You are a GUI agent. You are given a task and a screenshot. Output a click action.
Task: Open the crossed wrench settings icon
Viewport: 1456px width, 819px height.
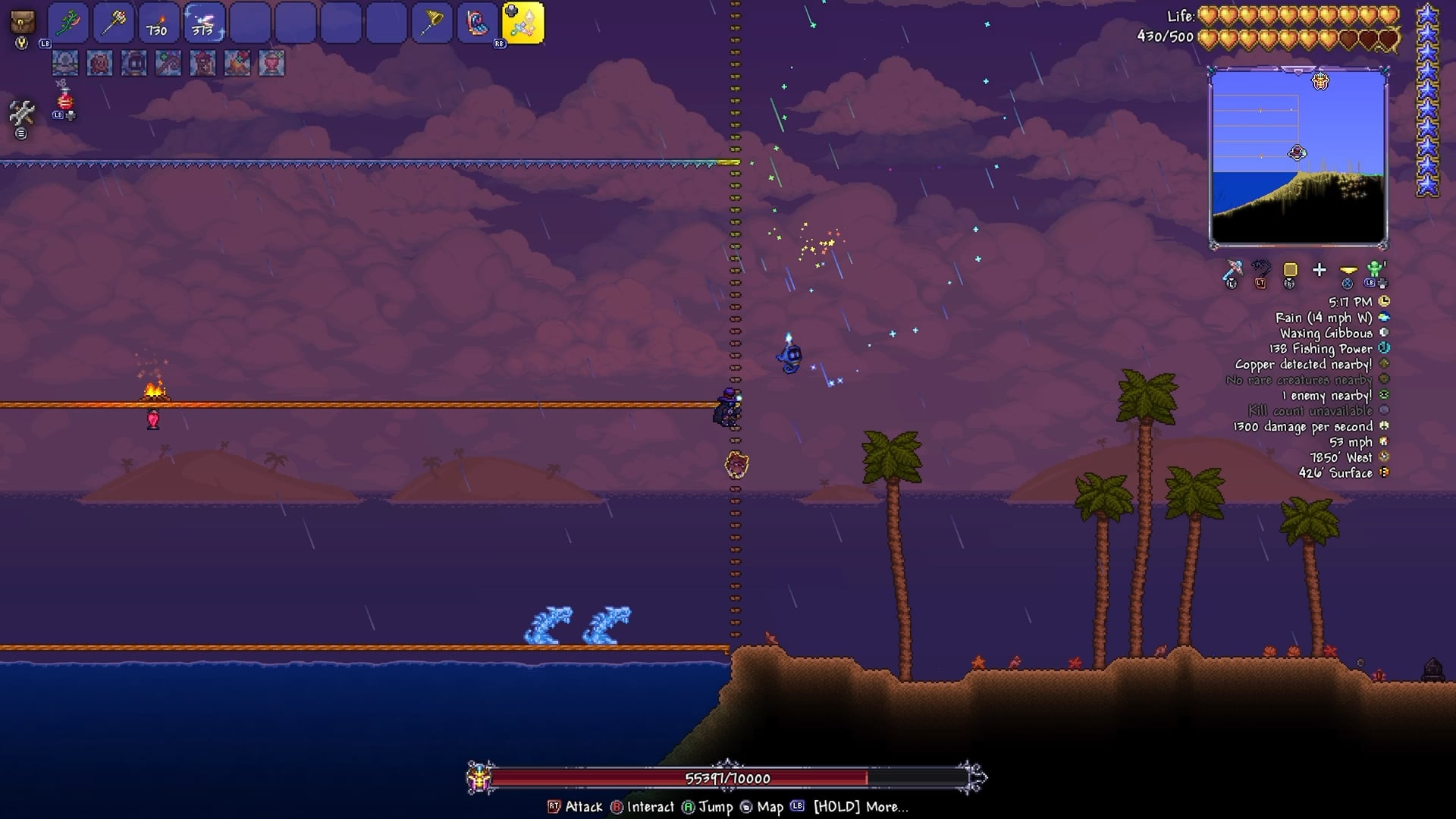[21, 114]
